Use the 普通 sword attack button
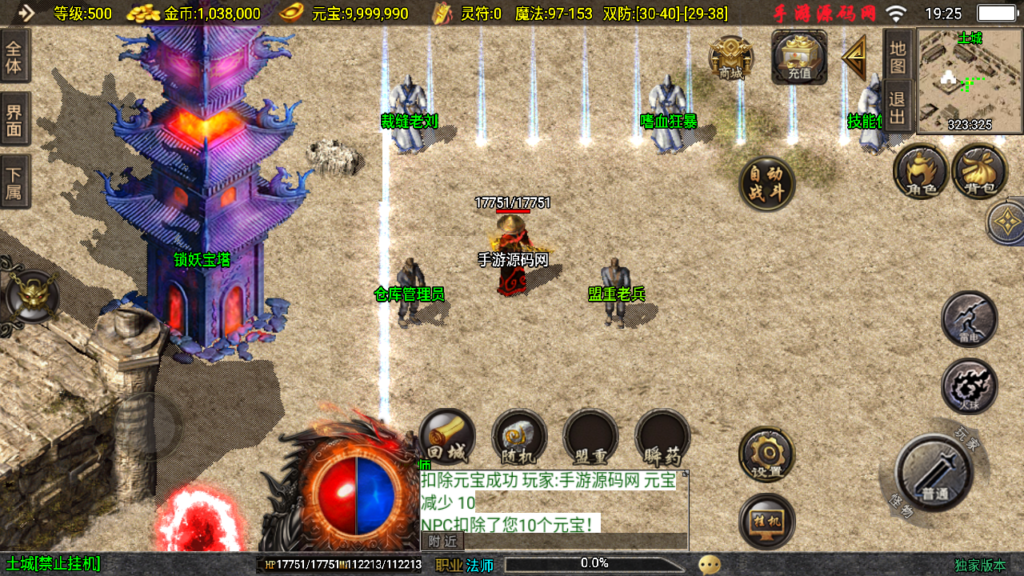 (933, 472)
